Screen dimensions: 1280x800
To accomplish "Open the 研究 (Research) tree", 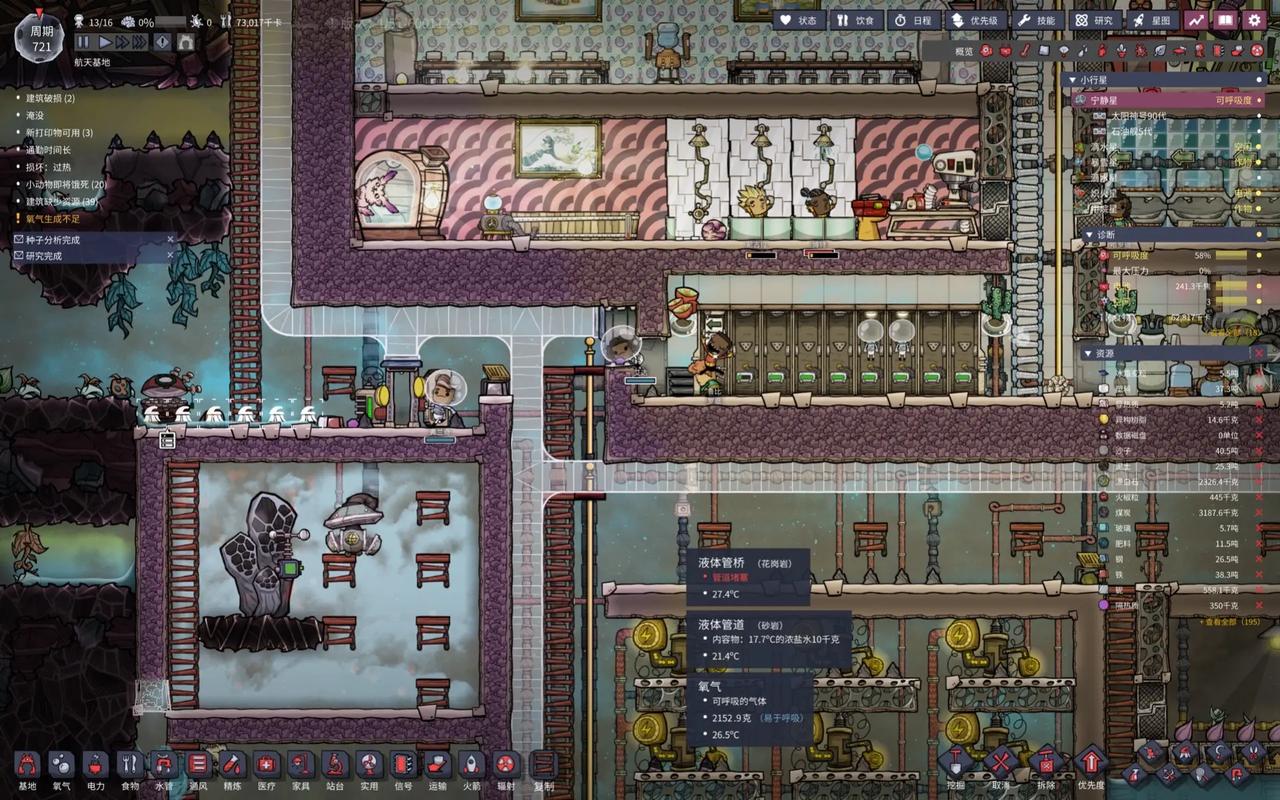I will point(1093,20).
